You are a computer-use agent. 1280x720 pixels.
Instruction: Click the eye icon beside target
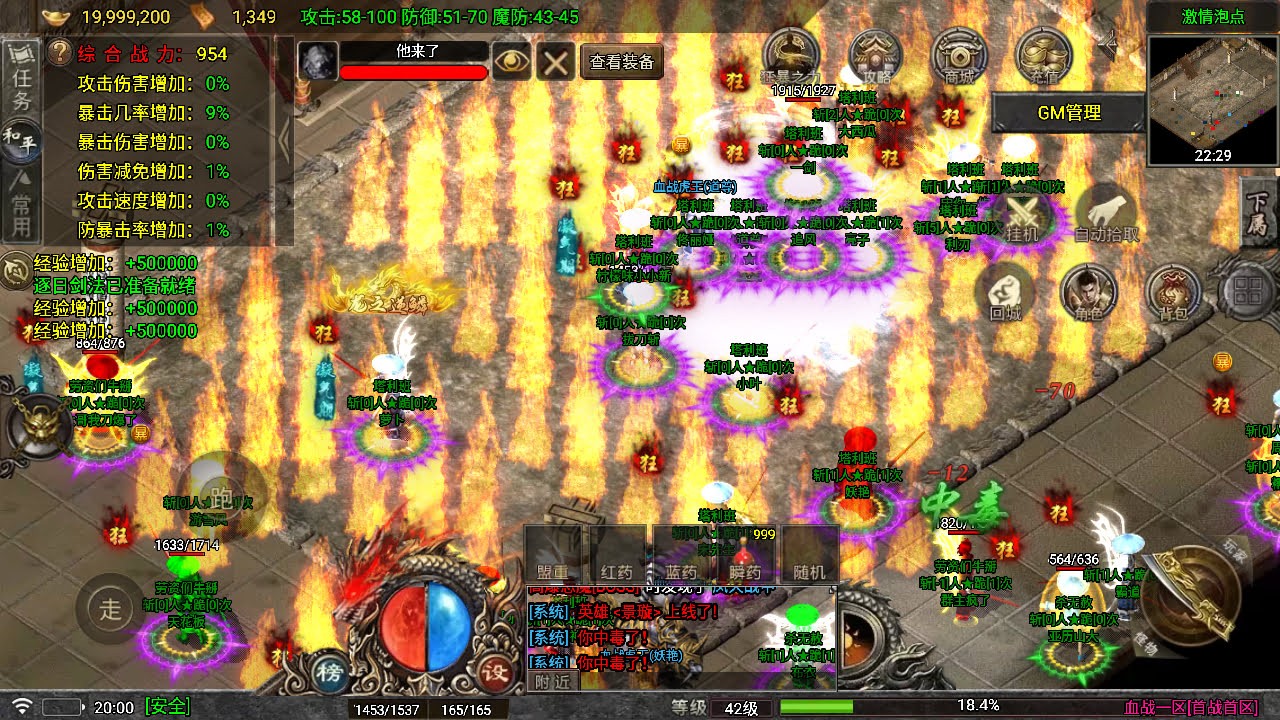511,62
